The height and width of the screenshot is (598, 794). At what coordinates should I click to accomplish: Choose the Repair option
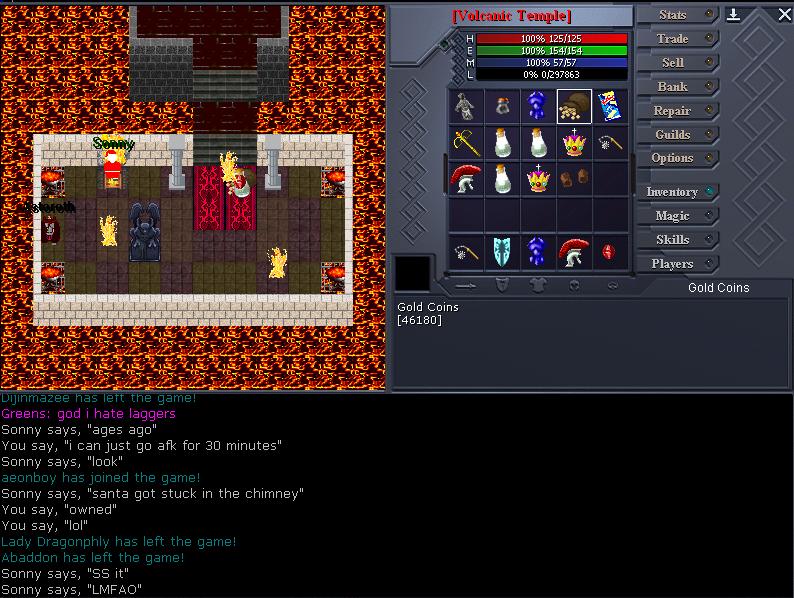[x=673, y=111]
